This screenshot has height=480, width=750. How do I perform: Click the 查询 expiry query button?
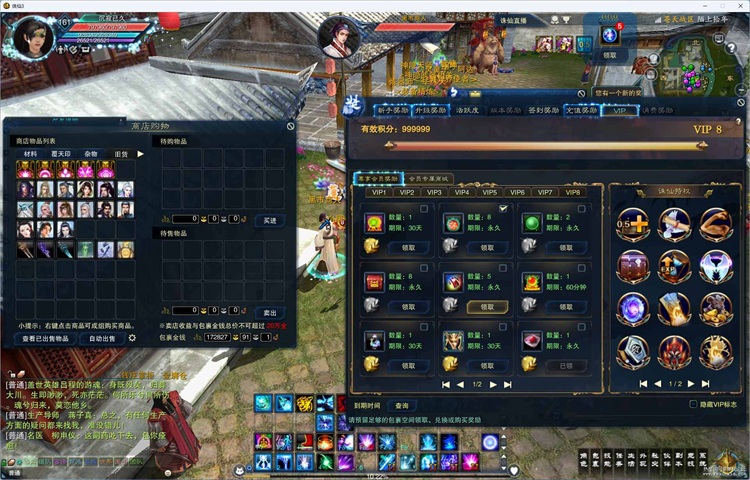[x=401, y=406]
